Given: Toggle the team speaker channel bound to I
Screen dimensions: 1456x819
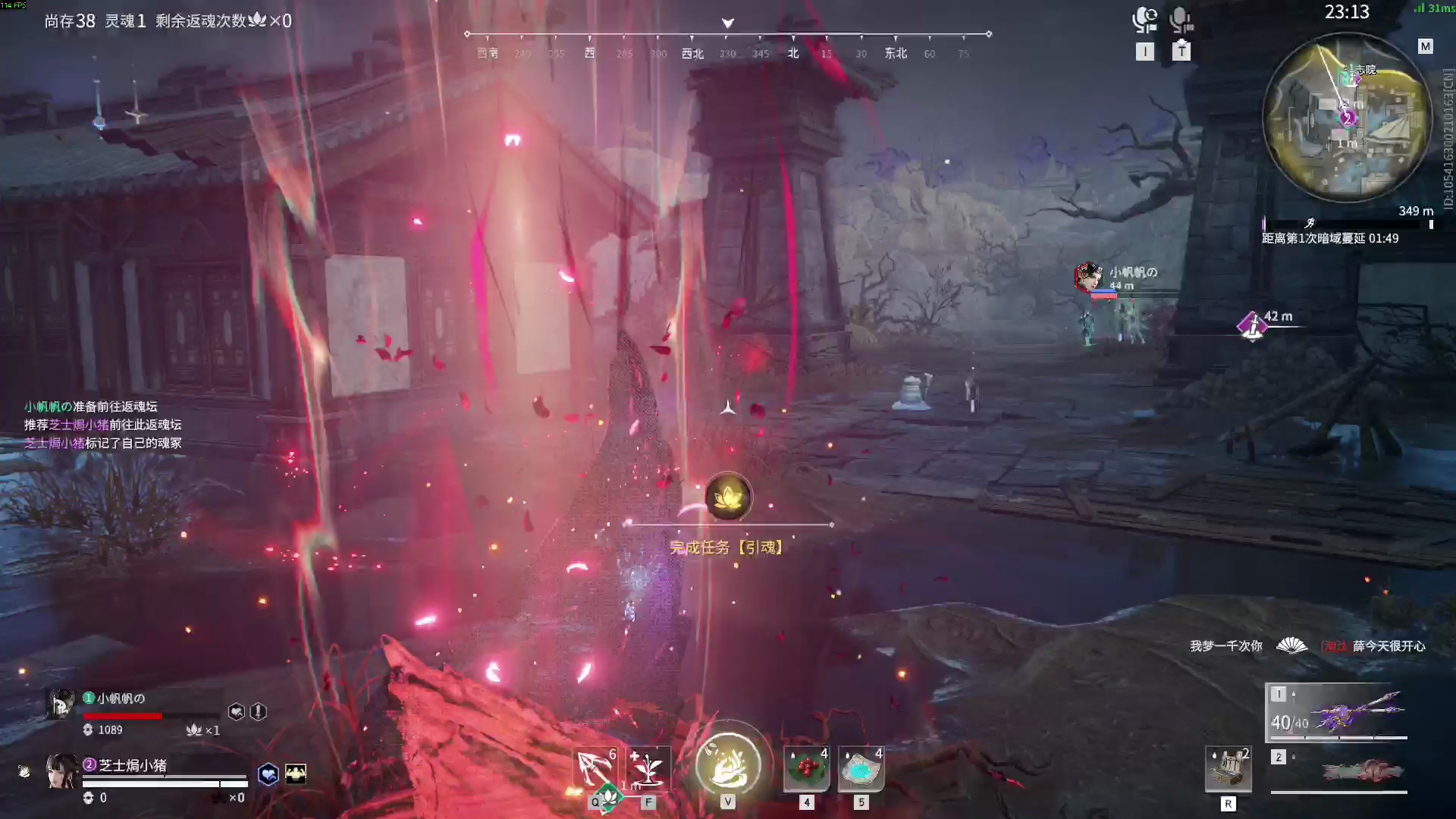Looking at the screenshot, I should [1145, 21].
